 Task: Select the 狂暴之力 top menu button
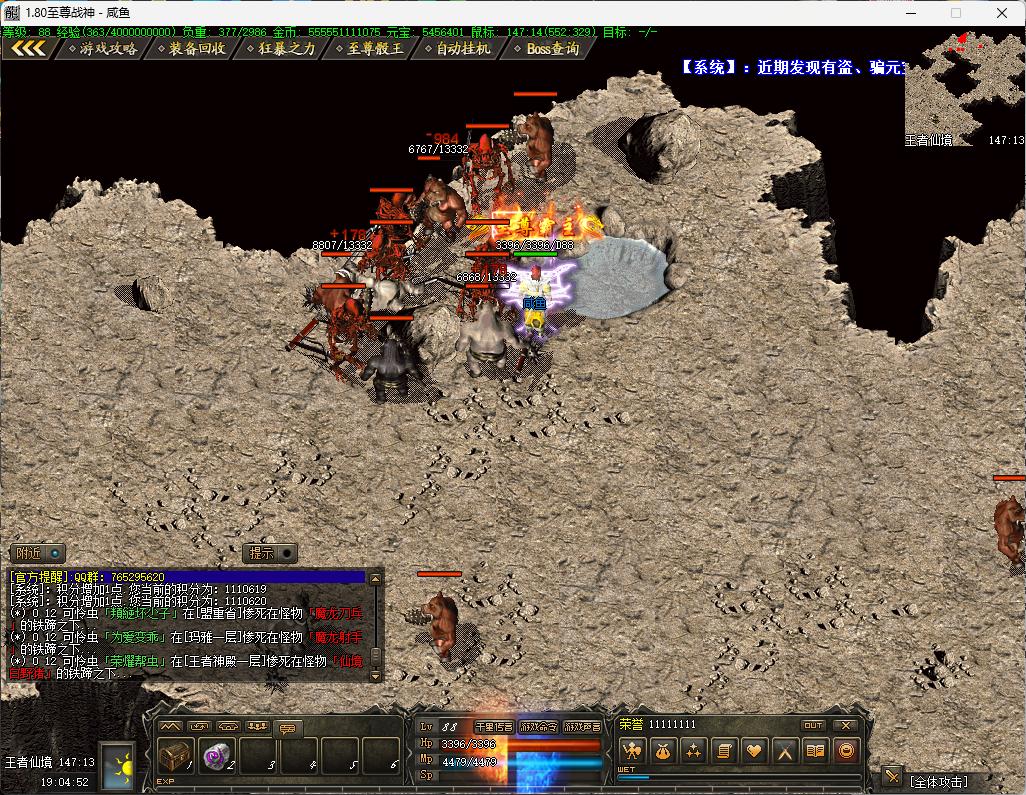click(x=282, y=48)
